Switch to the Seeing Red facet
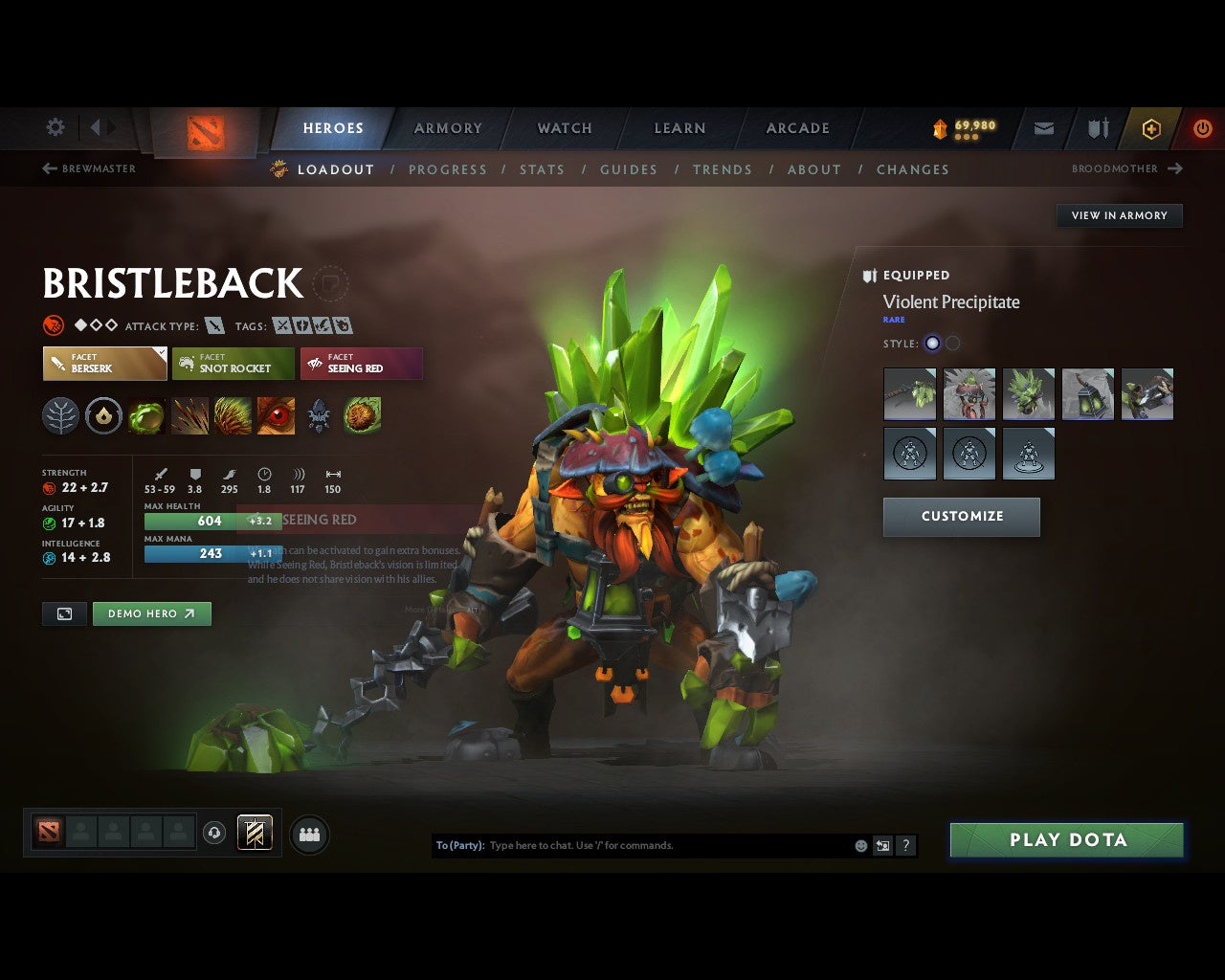1225x980 pixels. point(361,364)
